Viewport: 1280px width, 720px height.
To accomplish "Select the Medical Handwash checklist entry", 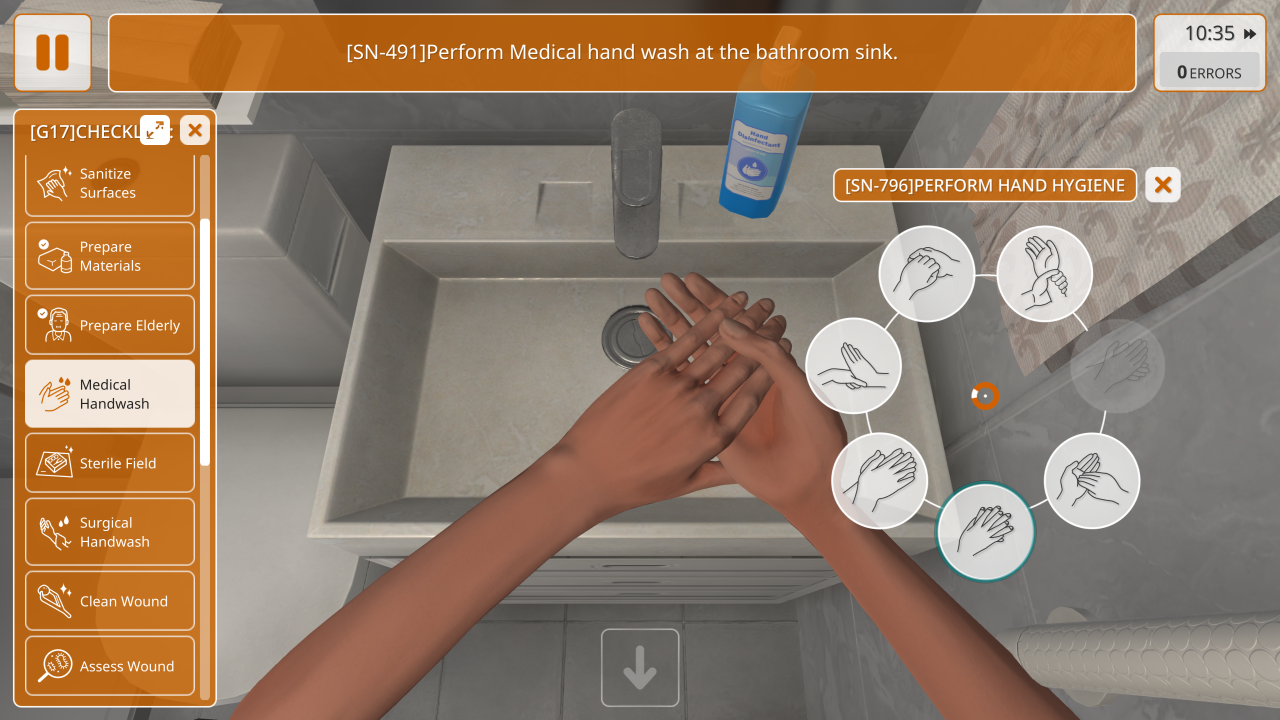I will click(110, 394).
